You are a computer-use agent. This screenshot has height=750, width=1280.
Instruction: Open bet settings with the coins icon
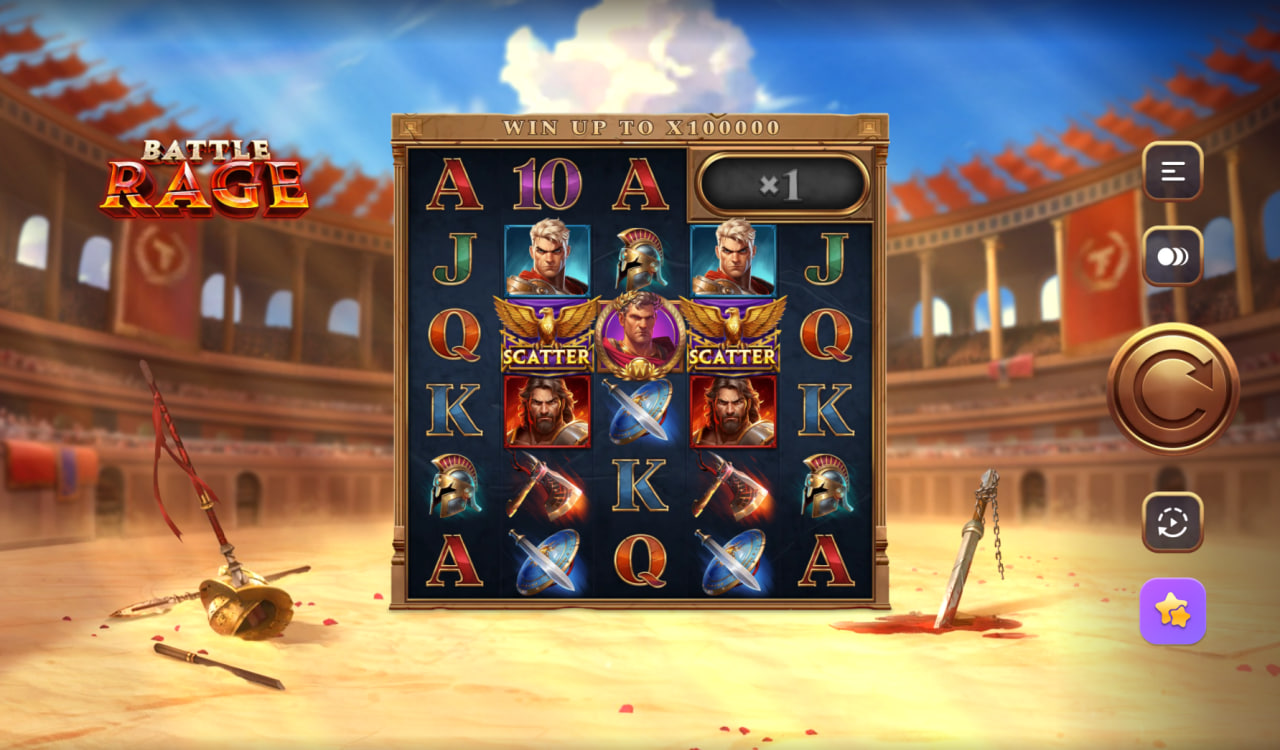[x=1170, y=257]
